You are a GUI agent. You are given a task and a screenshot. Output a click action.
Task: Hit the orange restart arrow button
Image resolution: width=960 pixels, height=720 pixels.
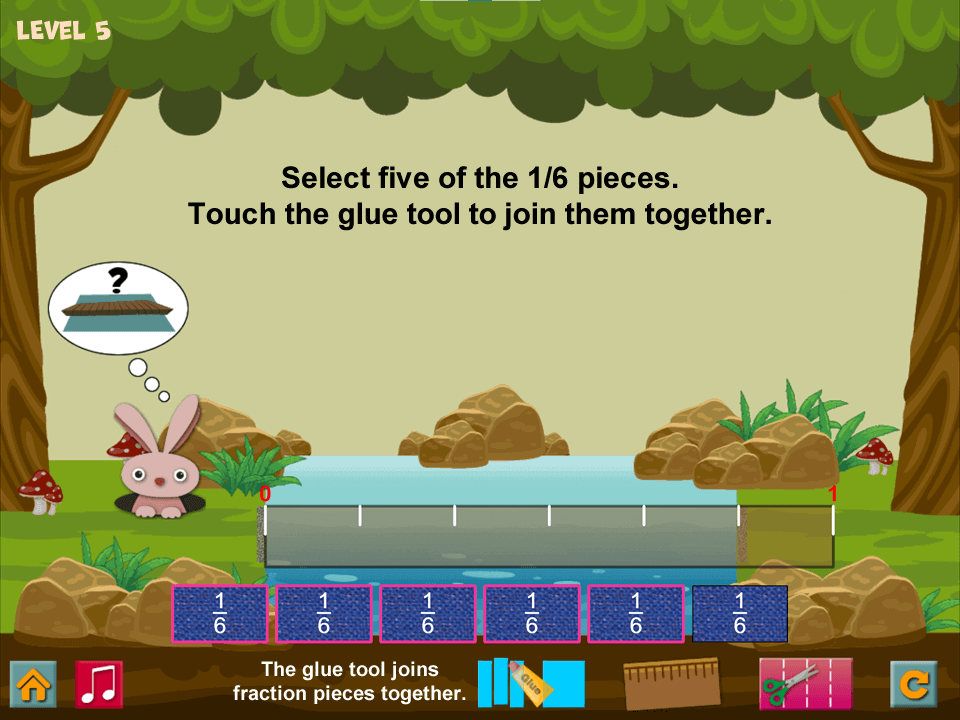click(914, 684)
